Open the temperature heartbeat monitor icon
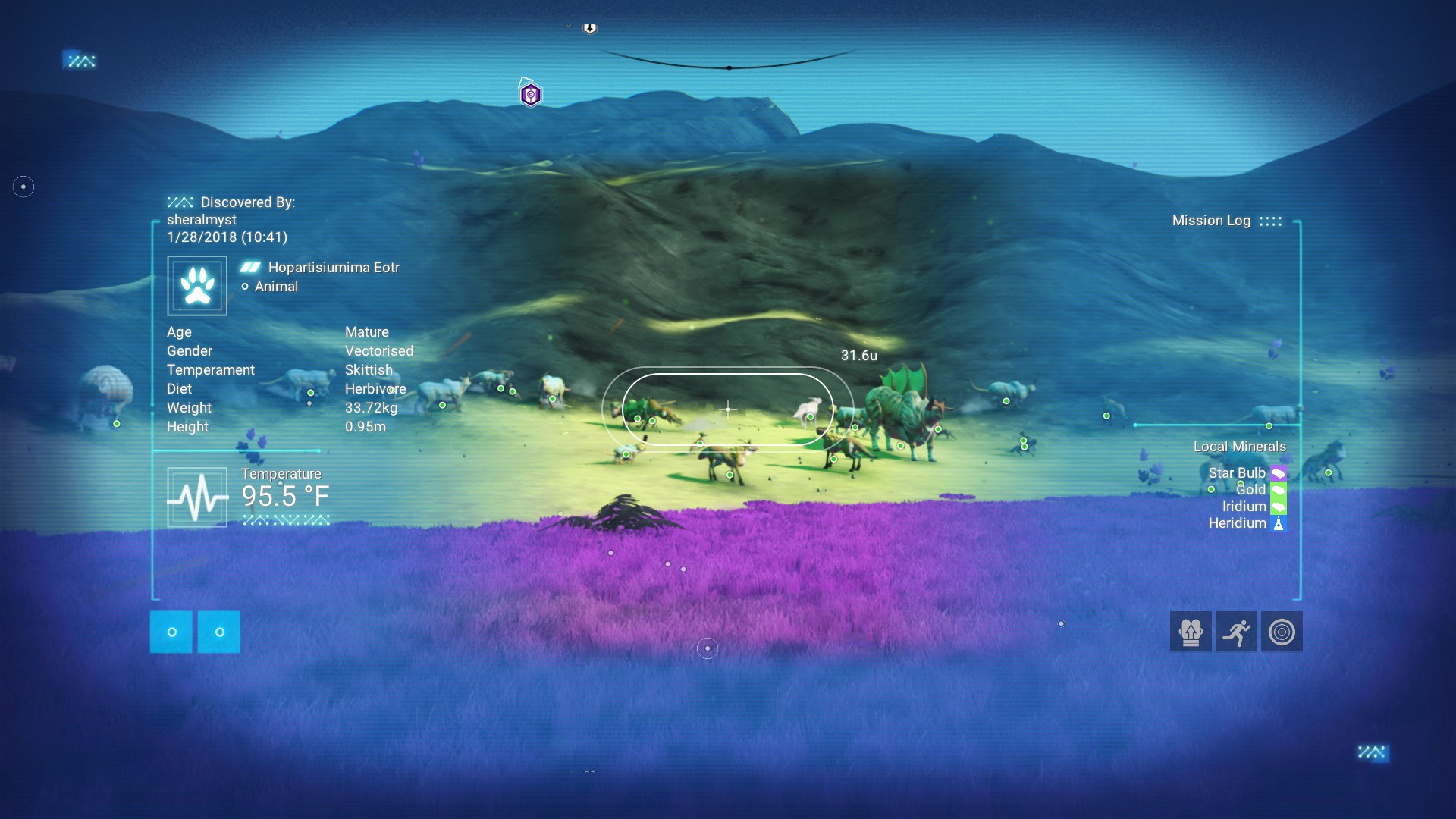Screen dimensions: 1456x819 coord(197,497)
